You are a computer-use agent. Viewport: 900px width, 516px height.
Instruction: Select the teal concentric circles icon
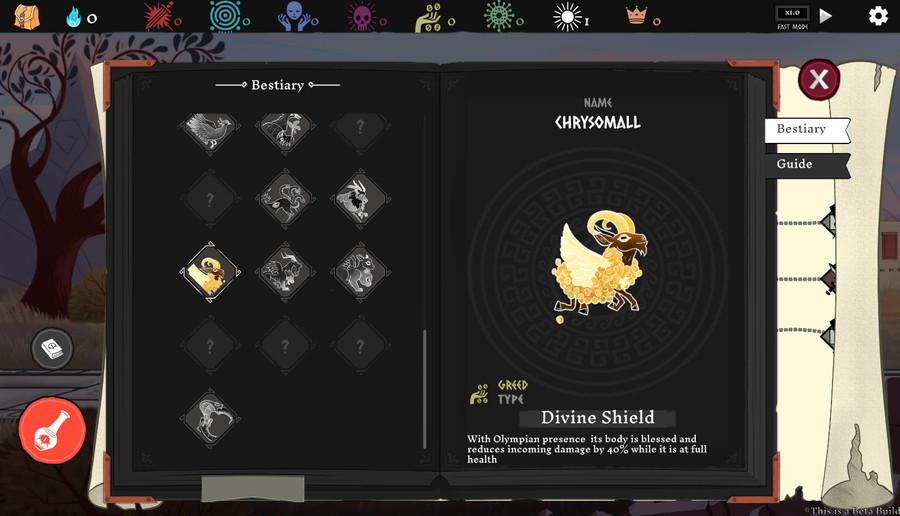pyautogui.click(x=229, y=16)
